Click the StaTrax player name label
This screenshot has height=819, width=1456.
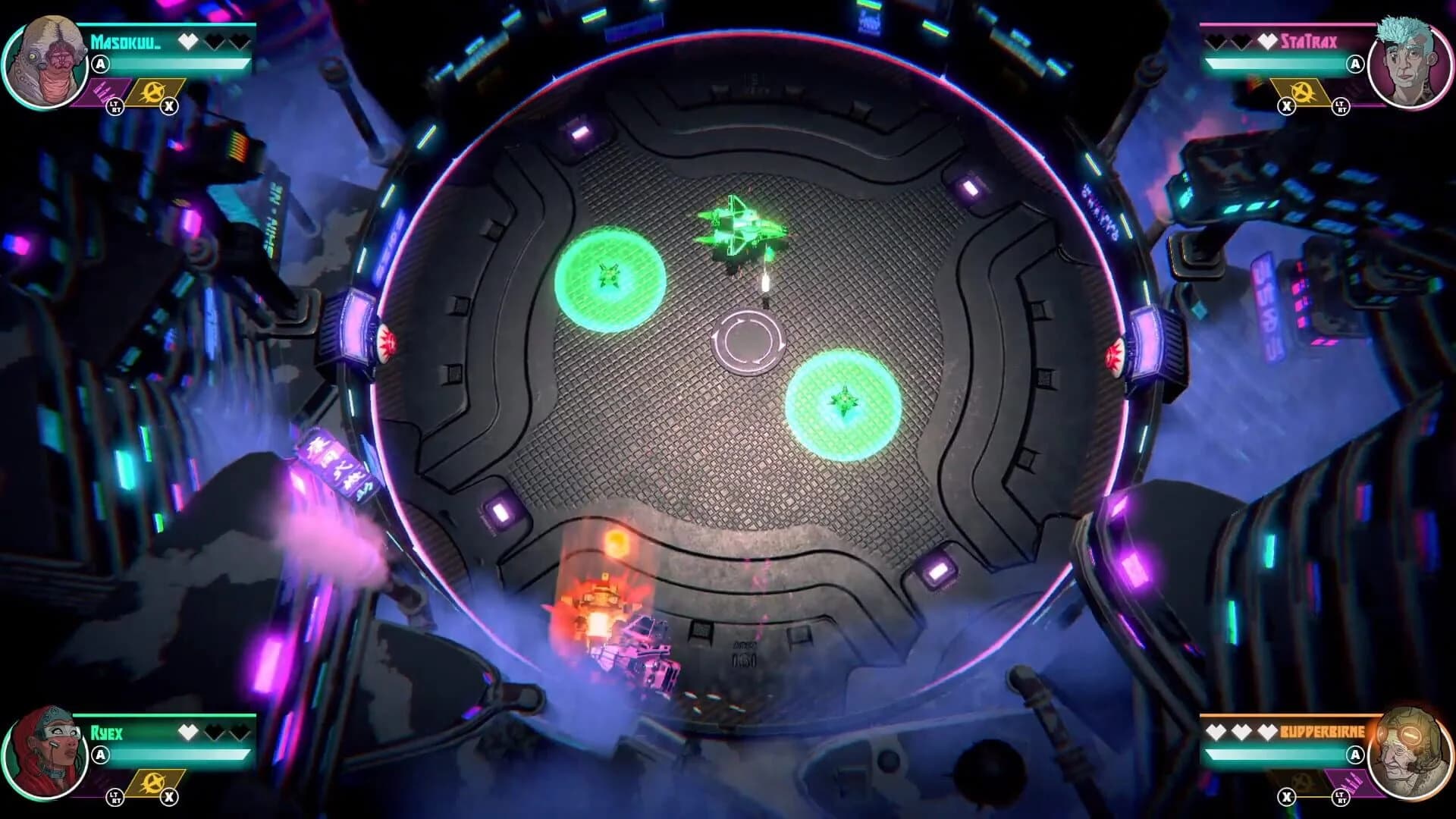coord(1310,42)
